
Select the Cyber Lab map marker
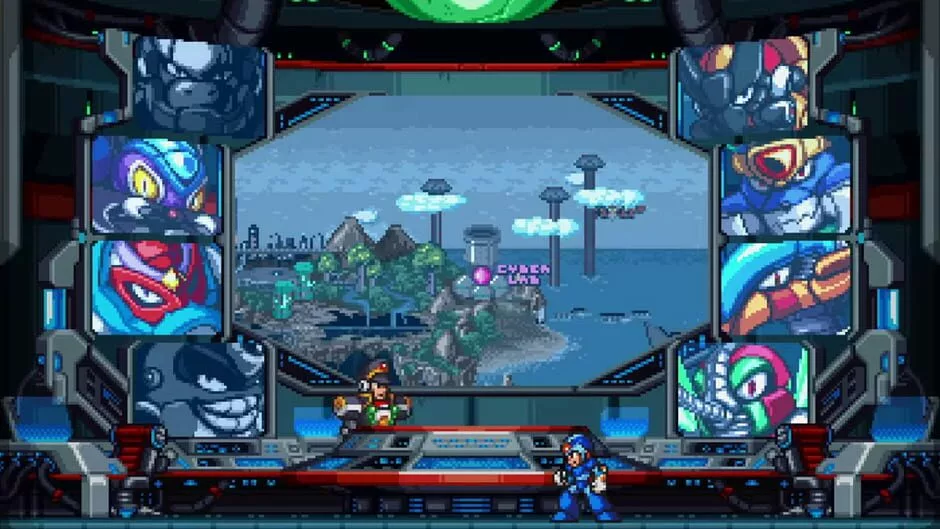coord(482,274)
